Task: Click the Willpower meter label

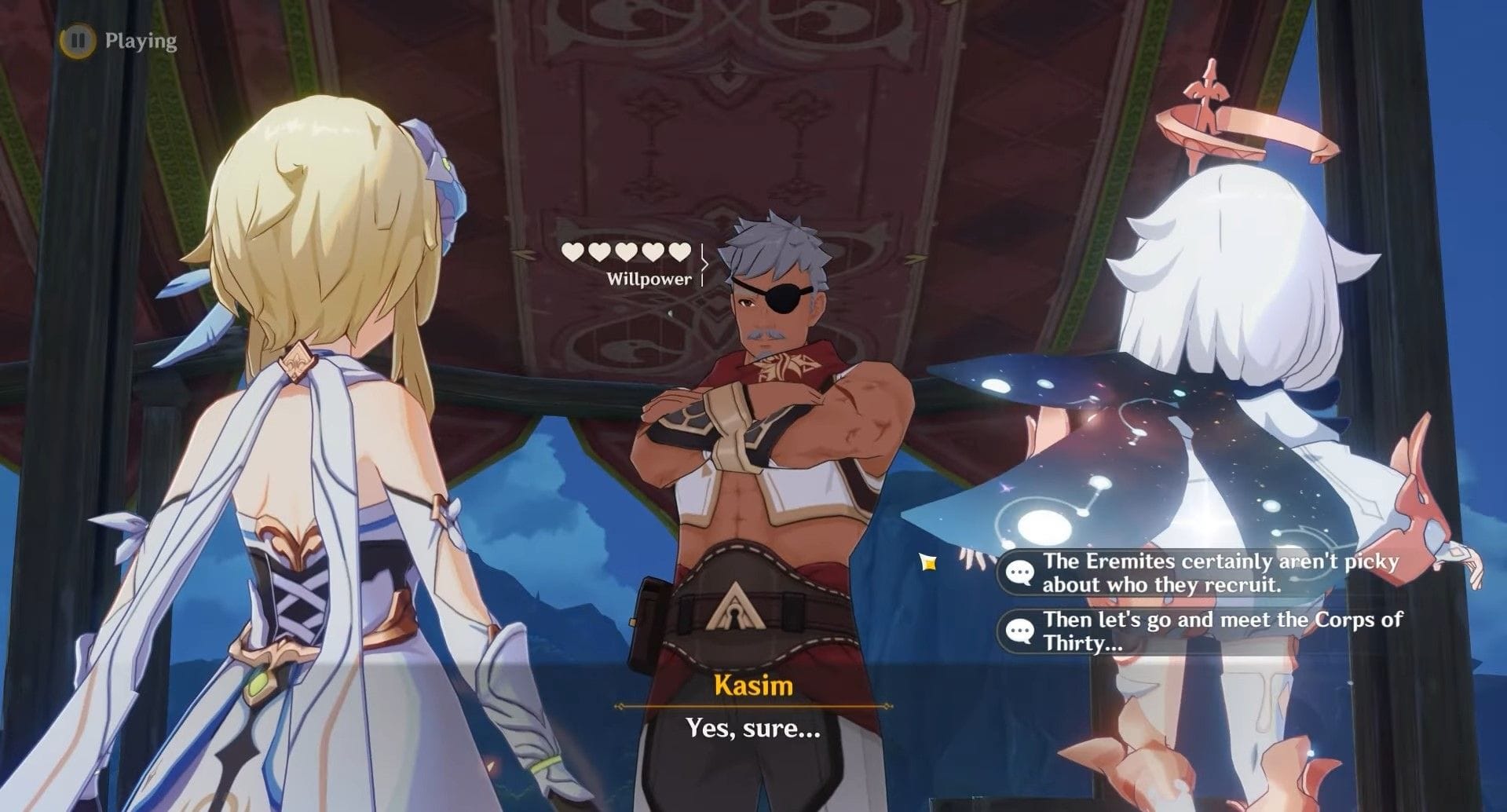Action: point(650,280)
